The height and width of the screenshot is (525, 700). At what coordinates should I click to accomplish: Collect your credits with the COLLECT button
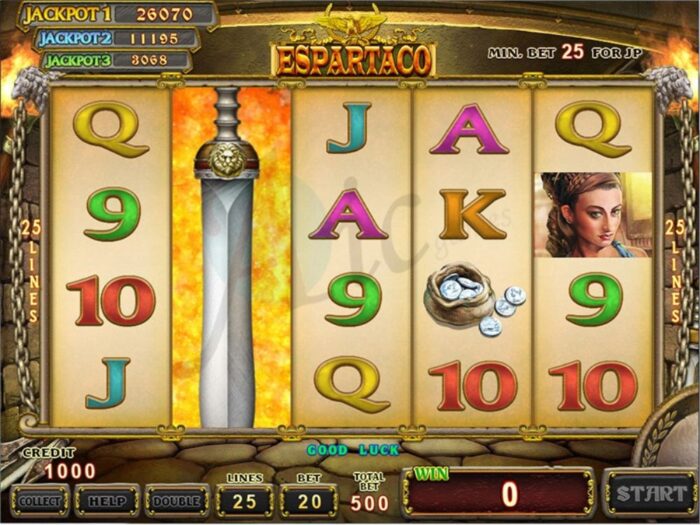[x=40, y=499]
